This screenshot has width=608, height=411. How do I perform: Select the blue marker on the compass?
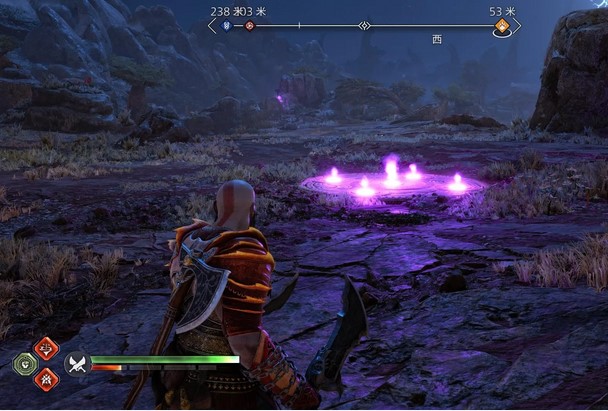(227, 26)
